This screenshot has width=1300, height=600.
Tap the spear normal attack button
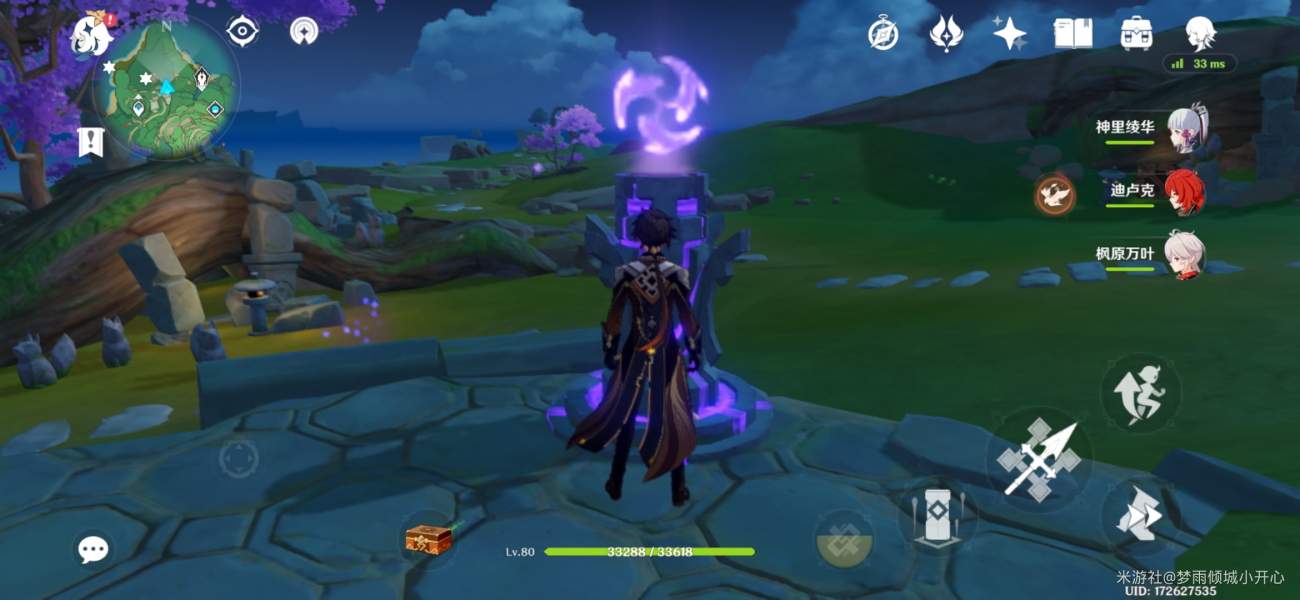click(x=1039, y=459)
